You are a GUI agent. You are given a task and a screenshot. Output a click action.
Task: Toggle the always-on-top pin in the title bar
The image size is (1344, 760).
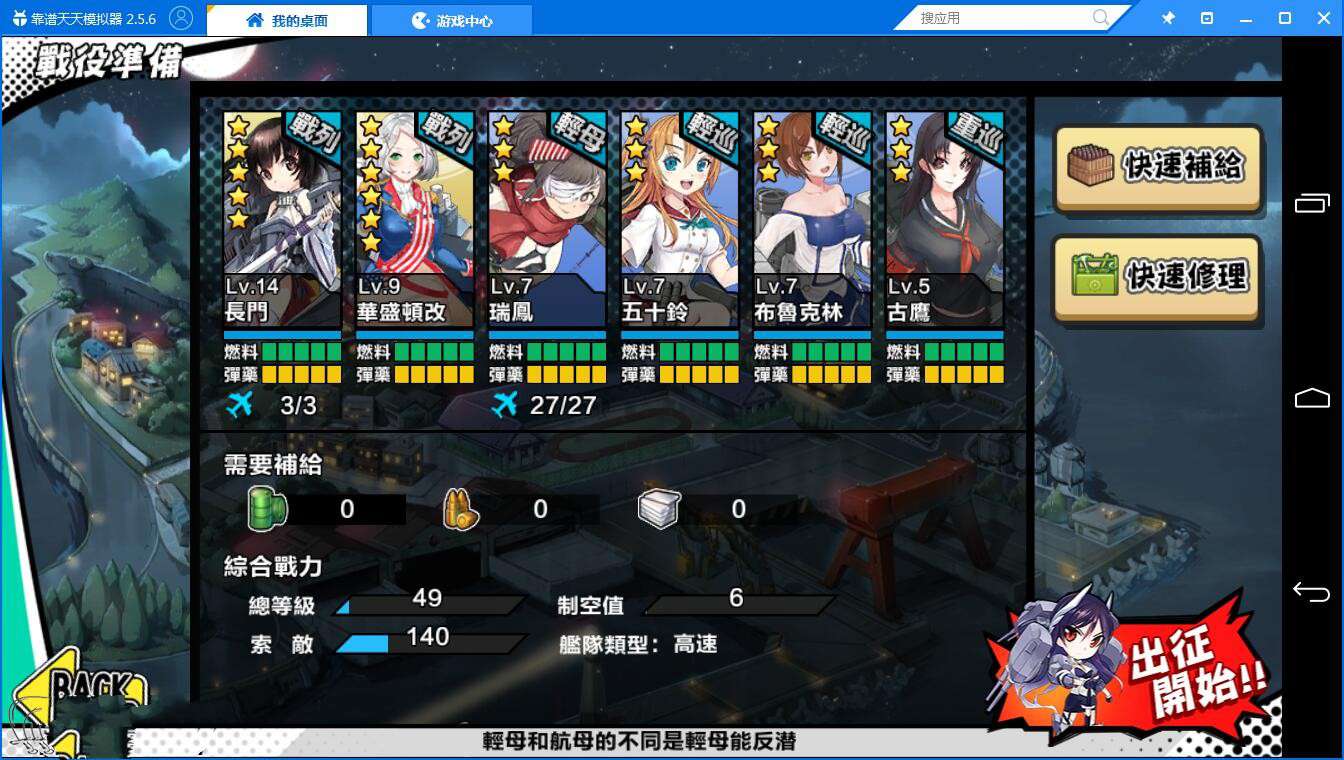pos(1168,17)
